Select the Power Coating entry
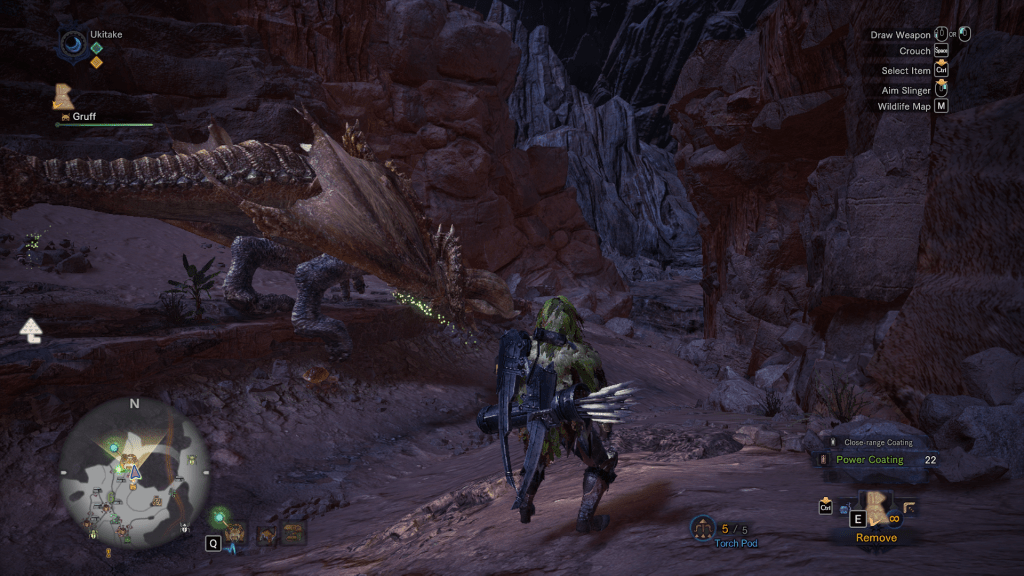This screenshot has width=1024, height=576. pos(869,460)
